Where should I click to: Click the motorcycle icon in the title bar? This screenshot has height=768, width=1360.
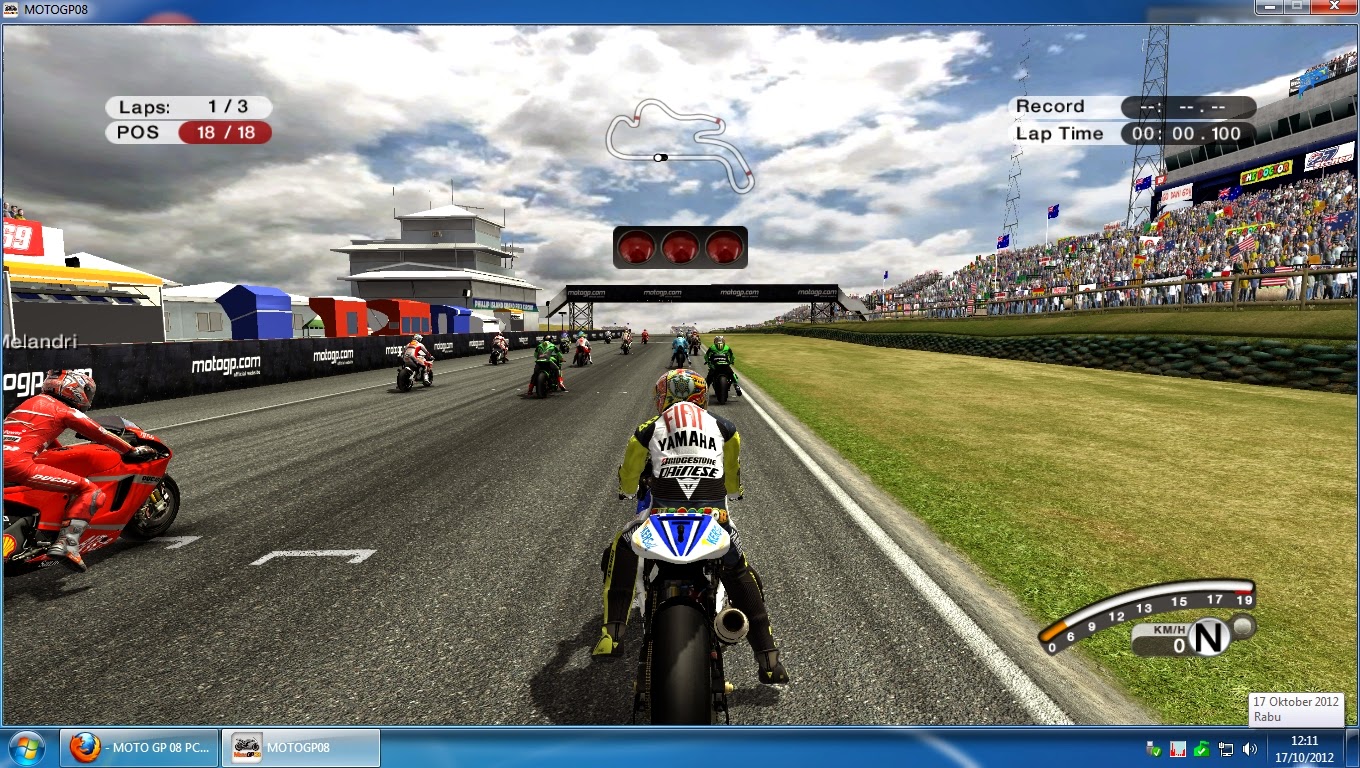point(12,9)
